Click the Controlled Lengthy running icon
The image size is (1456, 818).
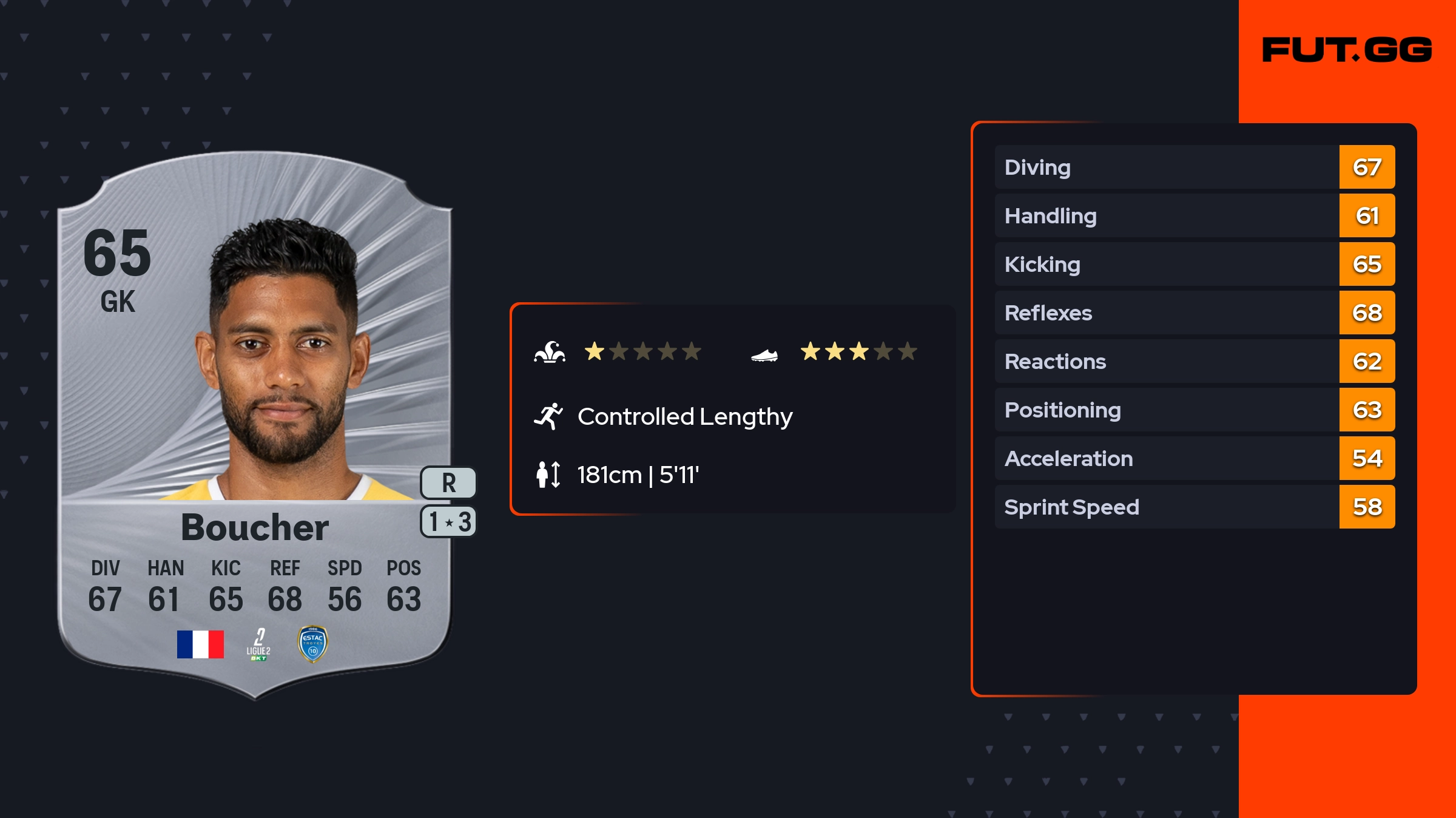[x=548, y=416]
